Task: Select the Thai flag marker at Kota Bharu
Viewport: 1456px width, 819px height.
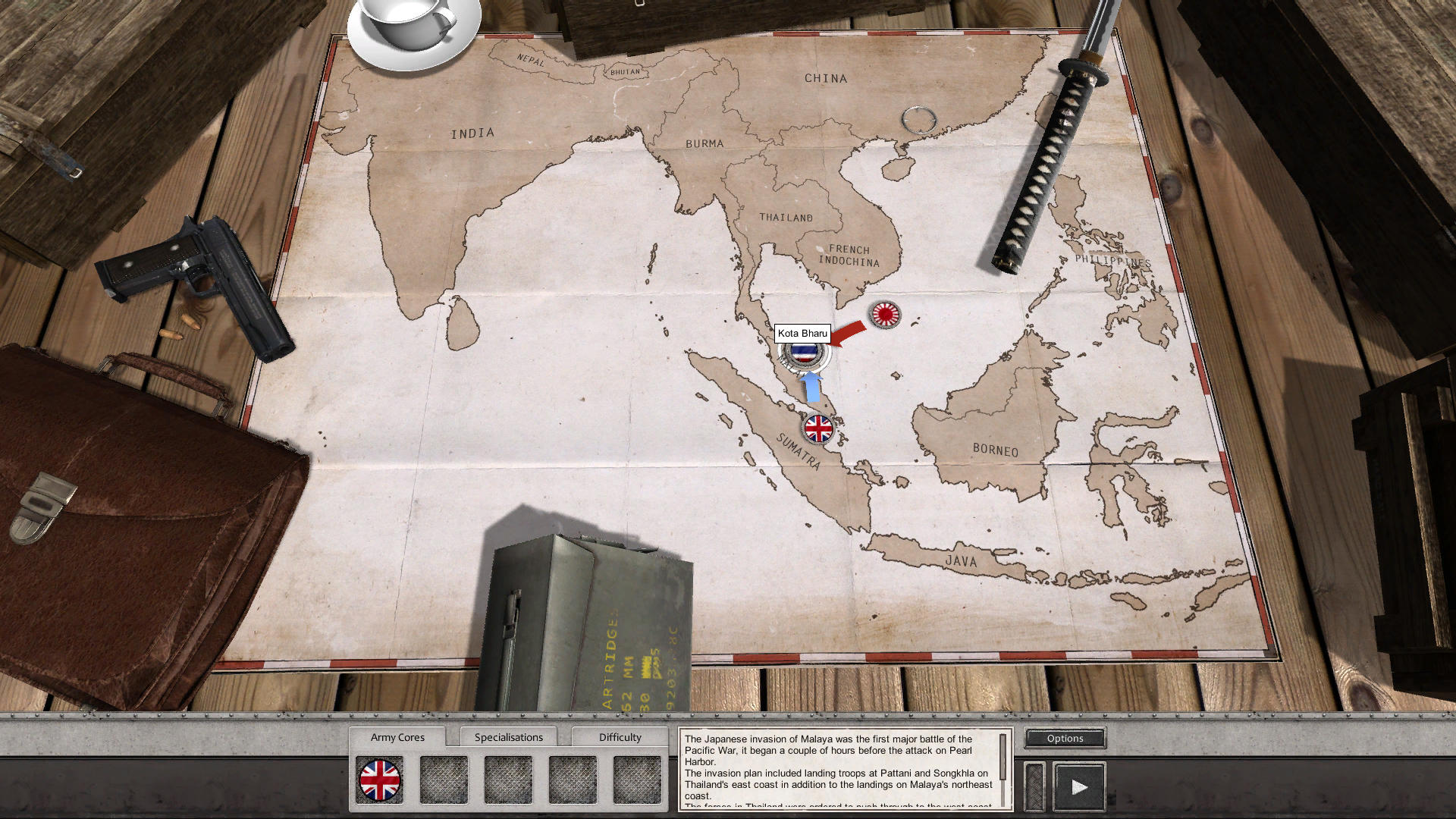Action: (x=804, y=353)
